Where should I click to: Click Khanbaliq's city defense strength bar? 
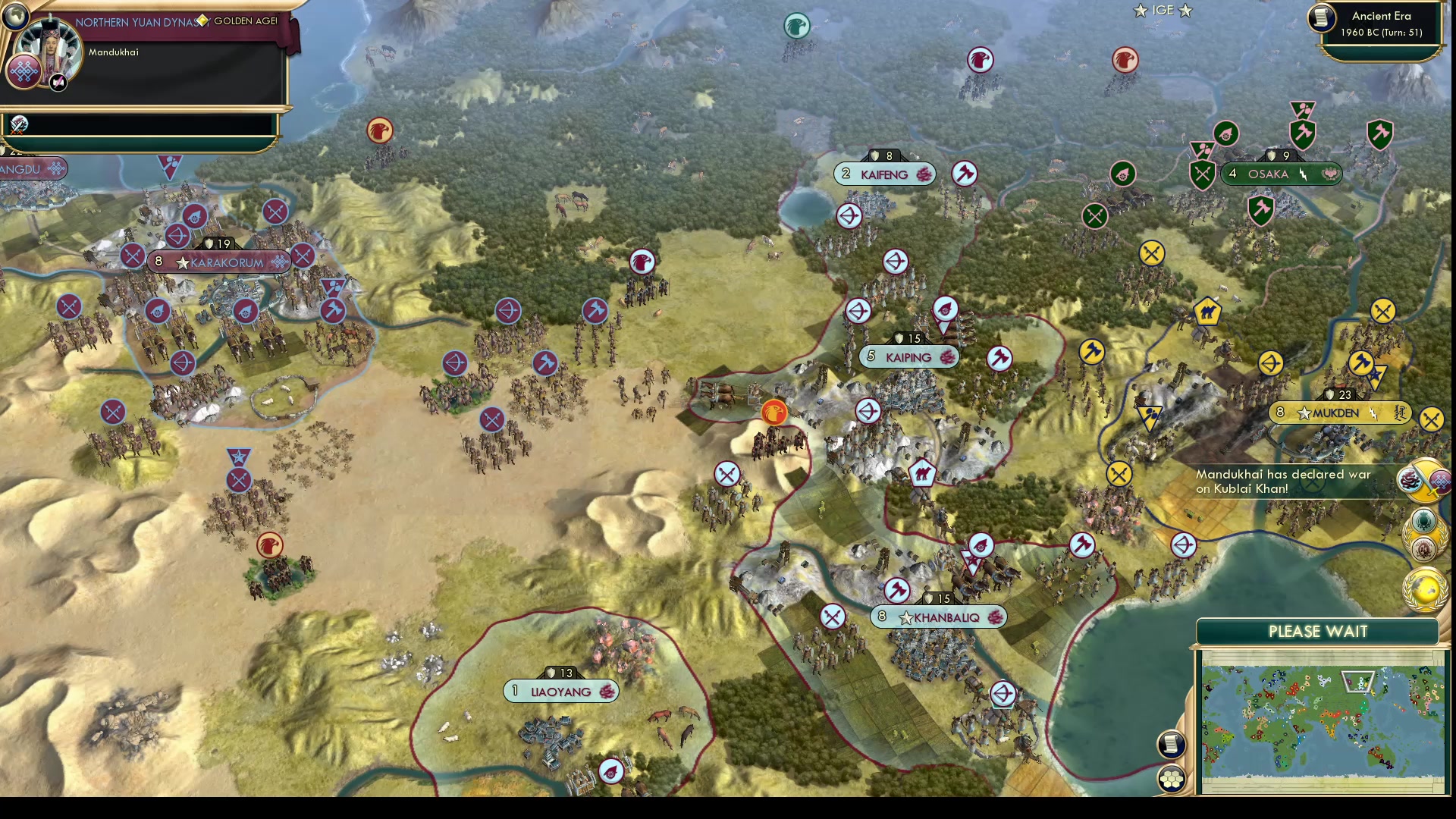click(940, 598)
